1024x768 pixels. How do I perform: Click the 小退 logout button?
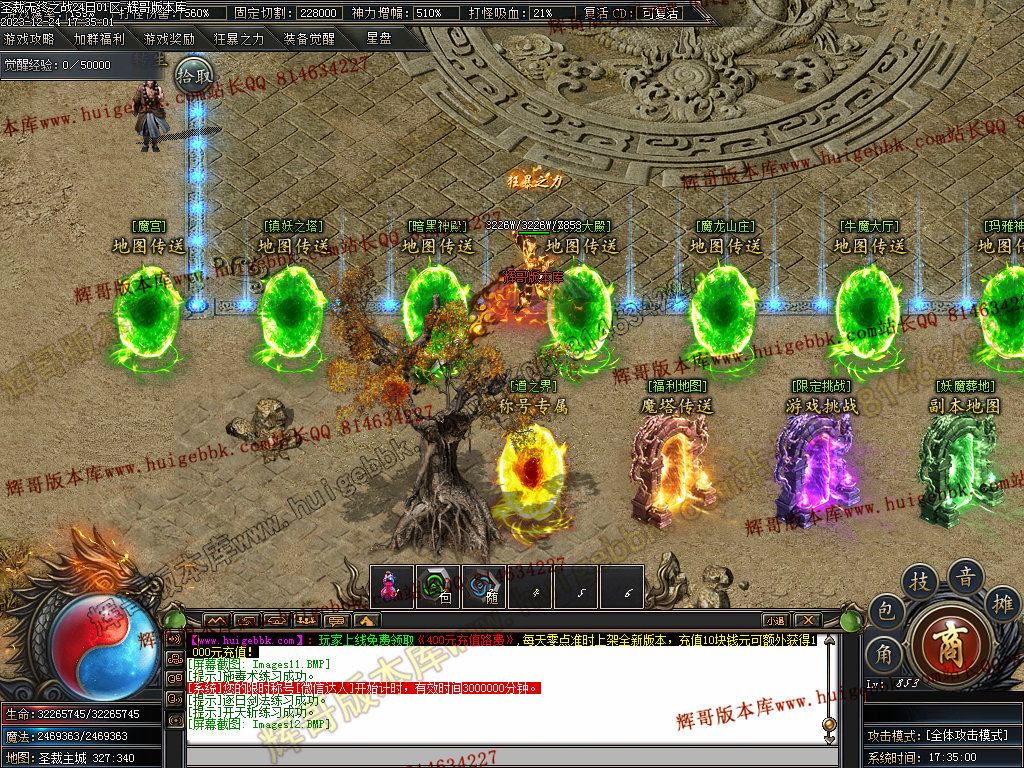[x=776, y=620]
